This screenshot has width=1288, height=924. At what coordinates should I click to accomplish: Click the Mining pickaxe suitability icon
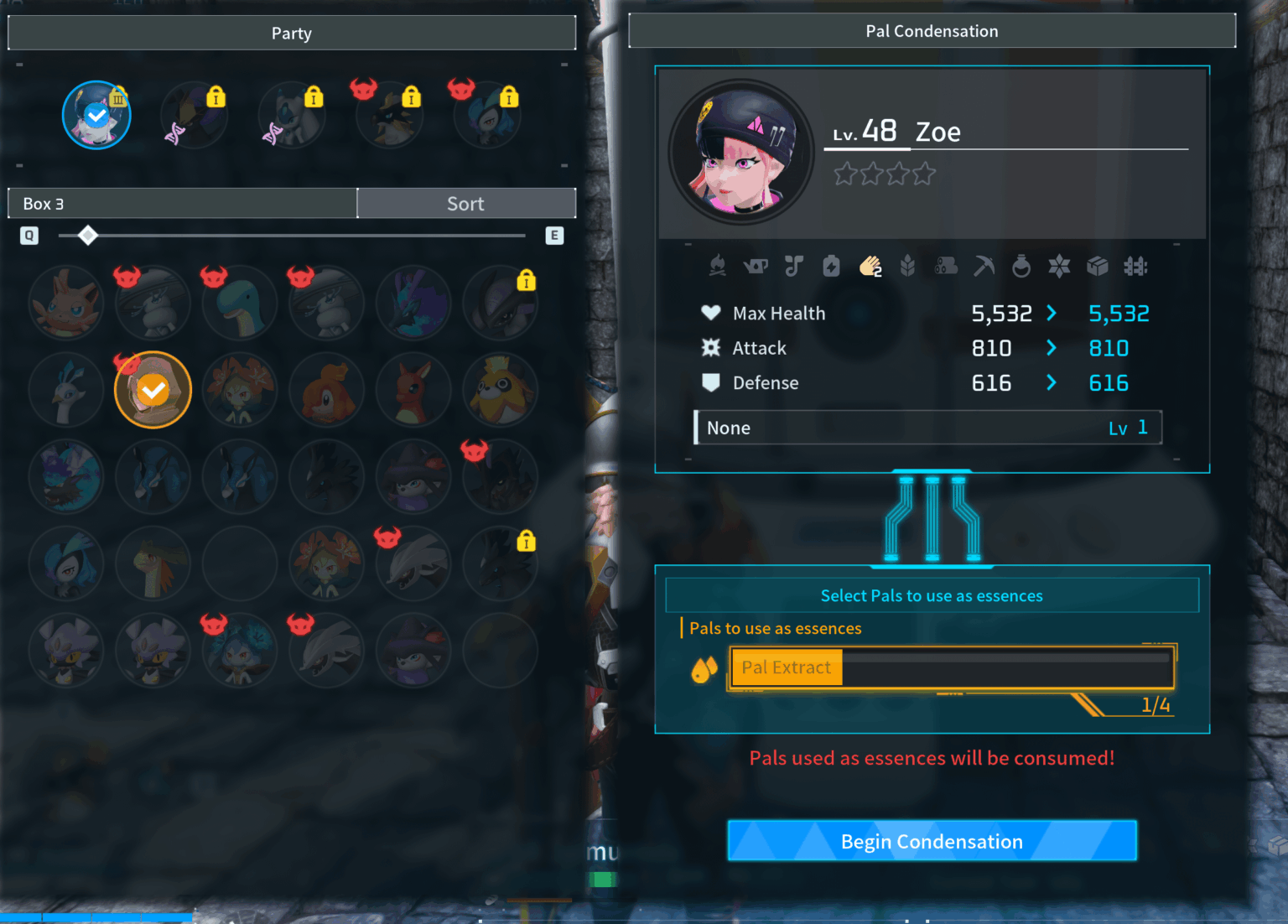983,267
